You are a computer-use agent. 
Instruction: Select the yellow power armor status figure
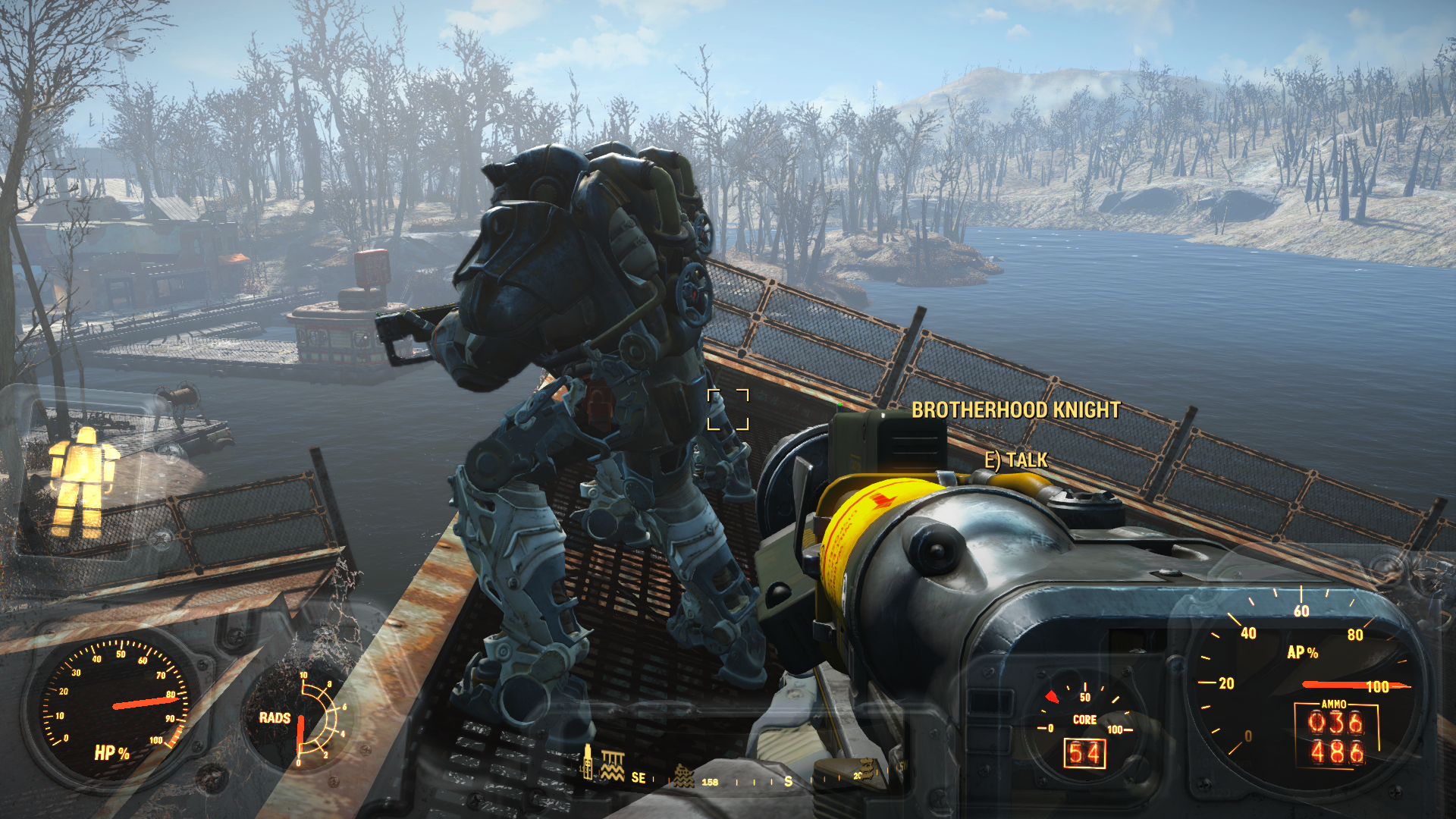point(83,481)
